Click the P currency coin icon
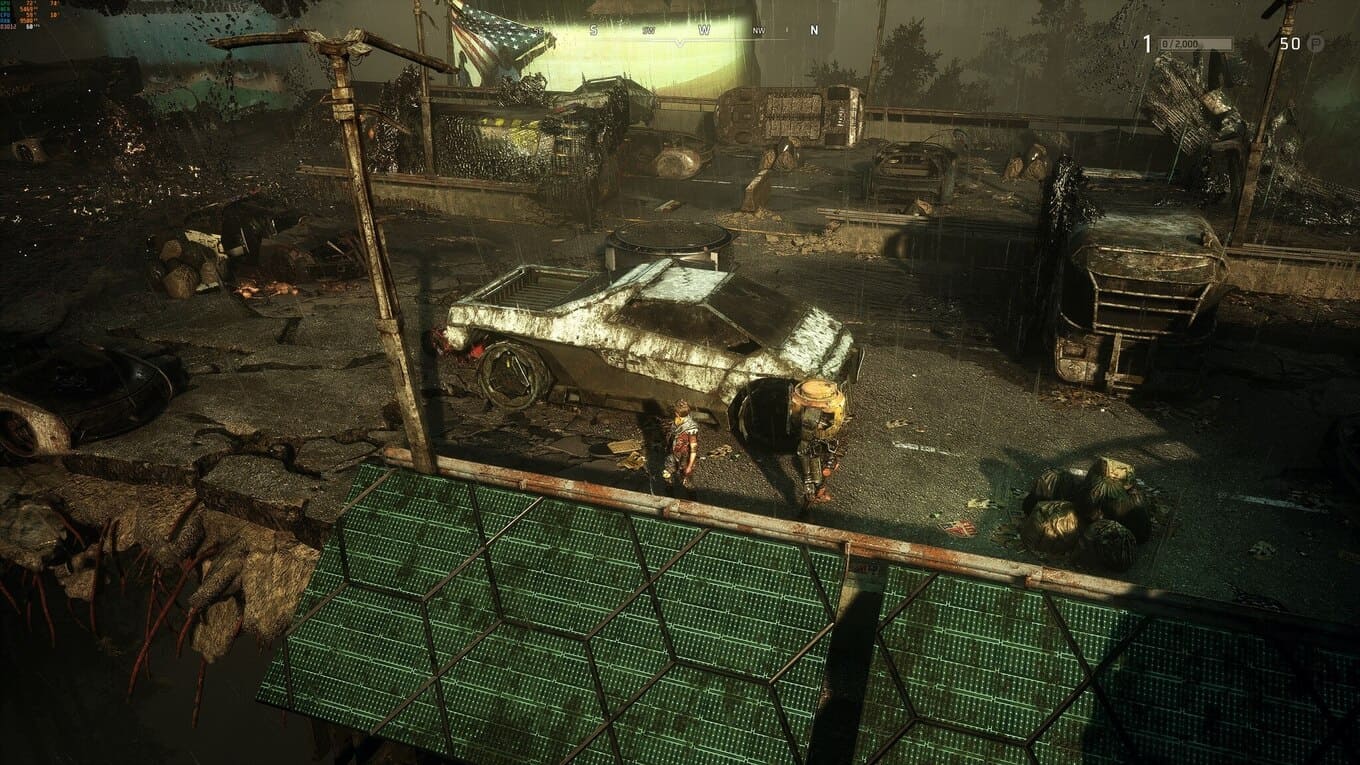Viewport: 1360px width, 765px height. click(1316, 43)
